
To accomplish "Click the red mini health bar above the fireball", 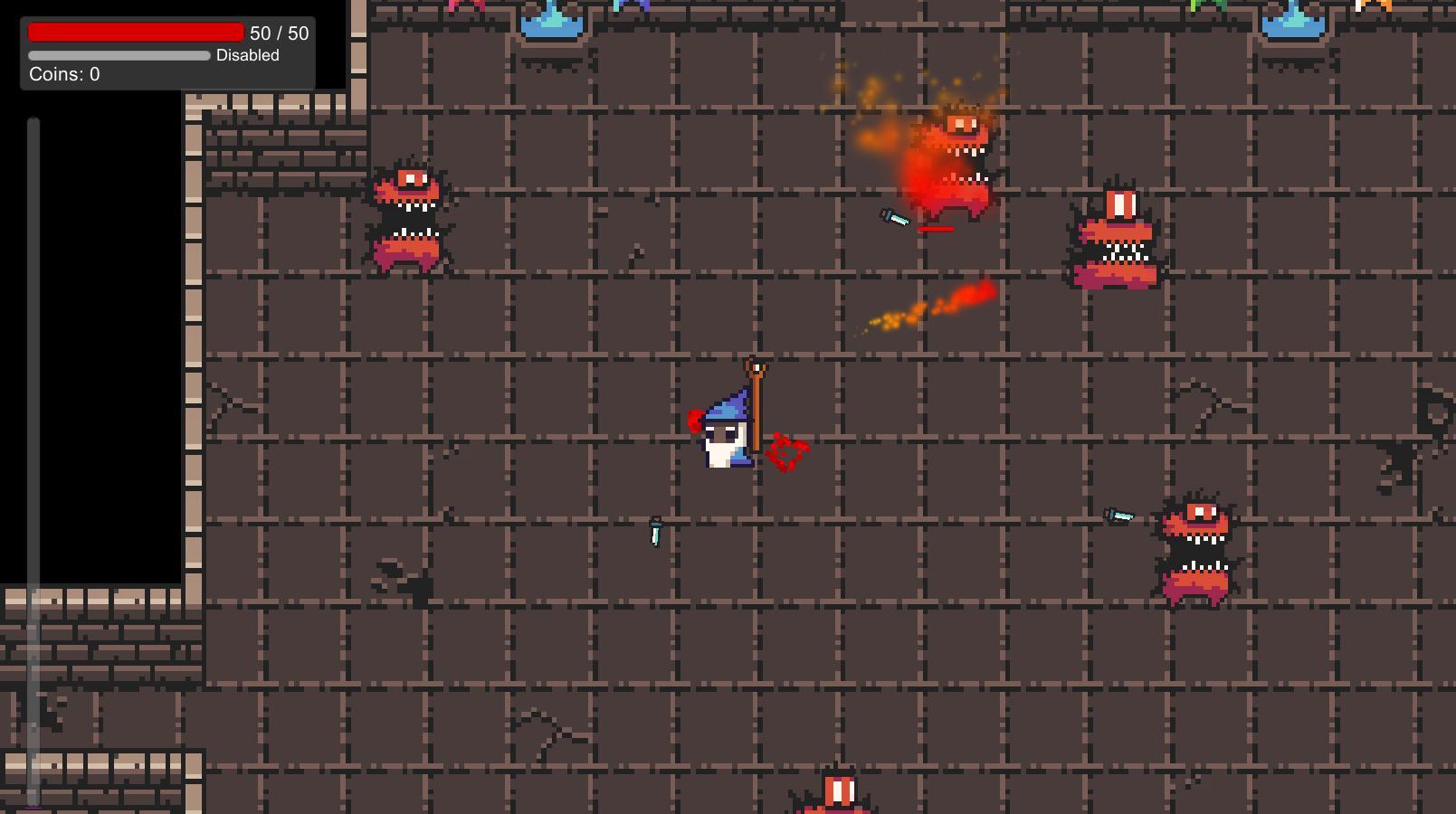I will click(x=937, y=229).
